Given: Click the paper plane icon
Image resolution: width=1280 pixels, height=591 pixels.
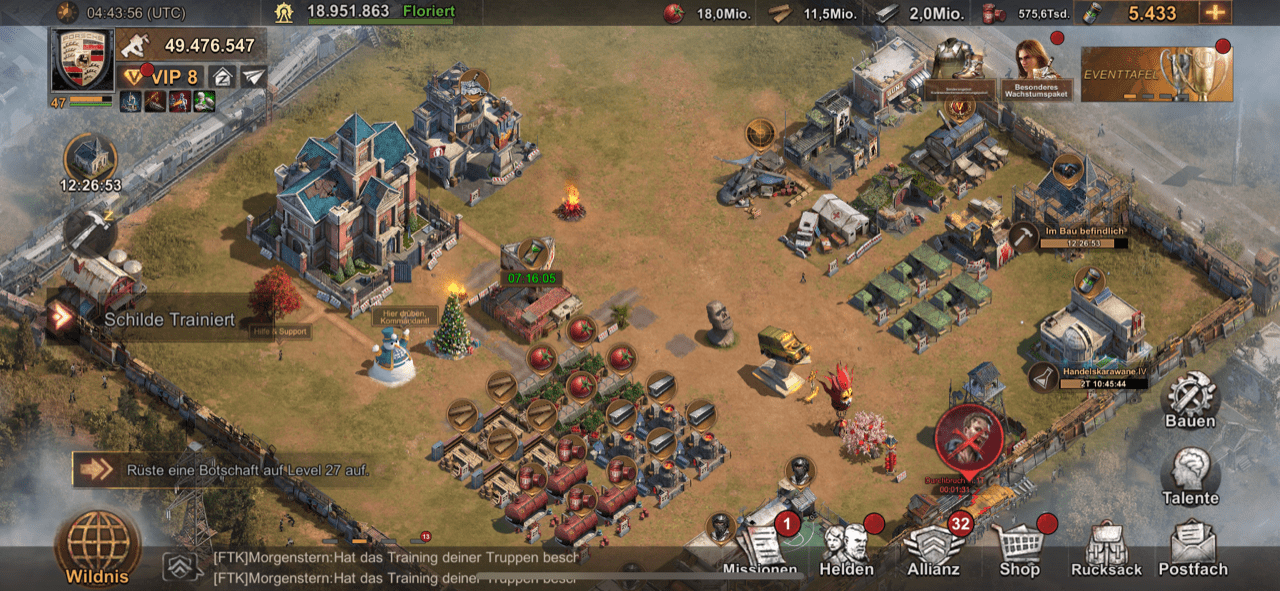Looking at the screenshot, I should (254, 77).
